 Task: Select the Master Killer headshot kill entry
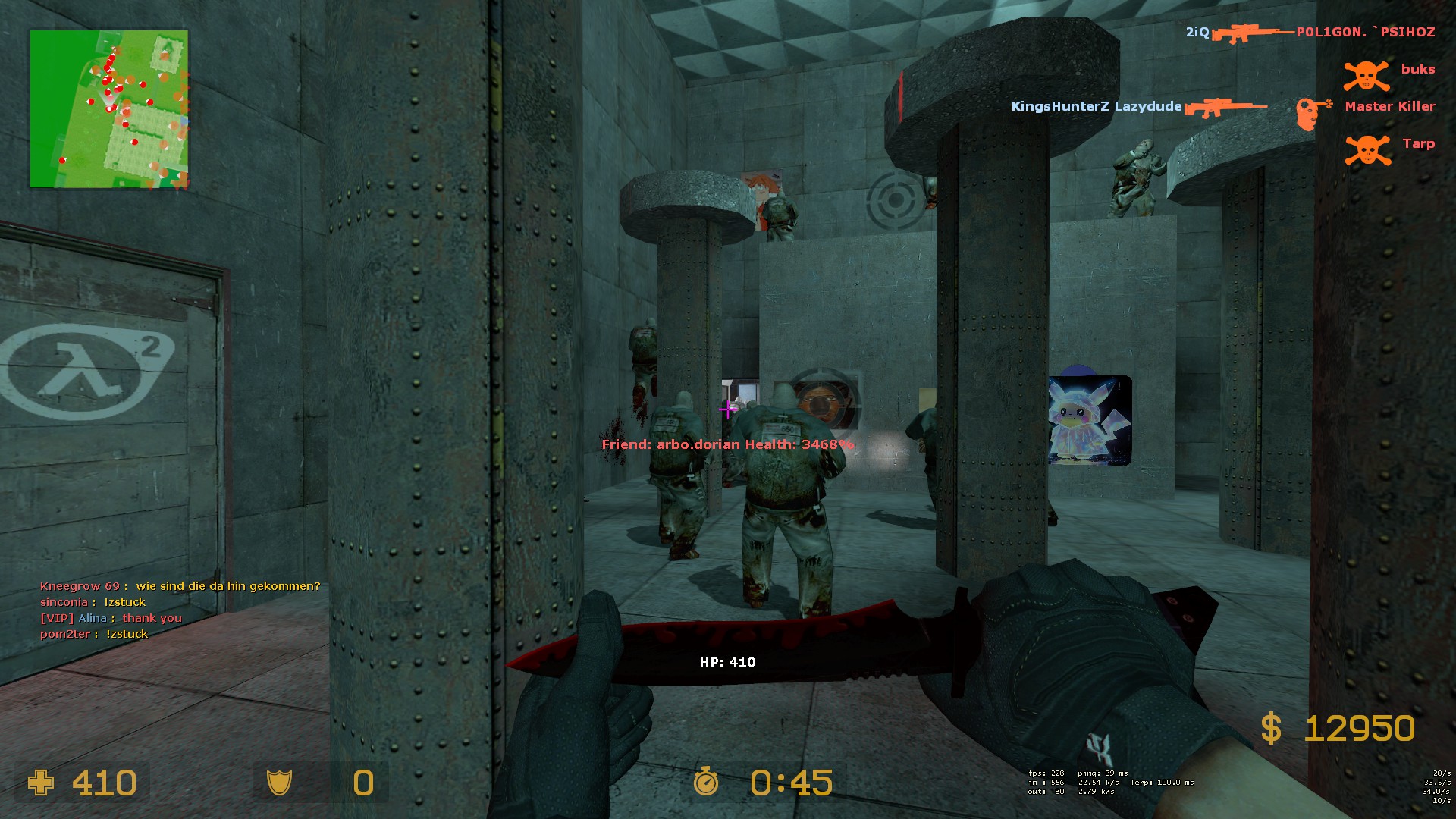tap(1222, 107)
